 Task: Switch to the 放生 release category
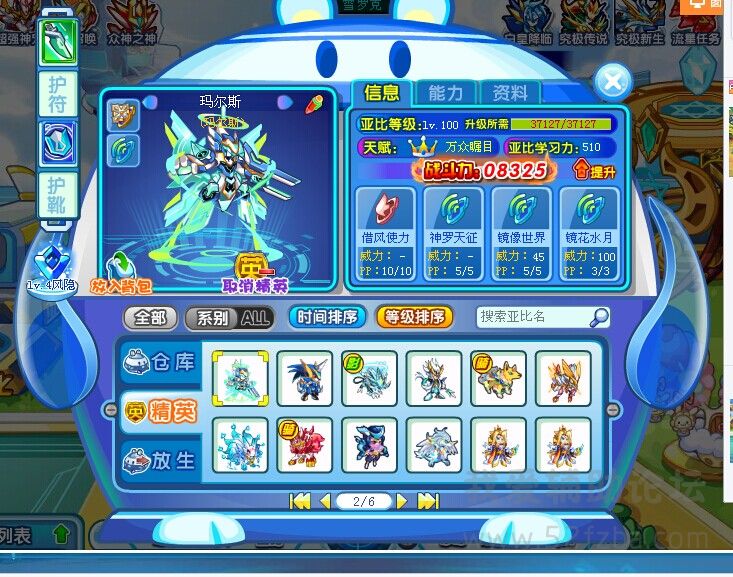(160, 461)
